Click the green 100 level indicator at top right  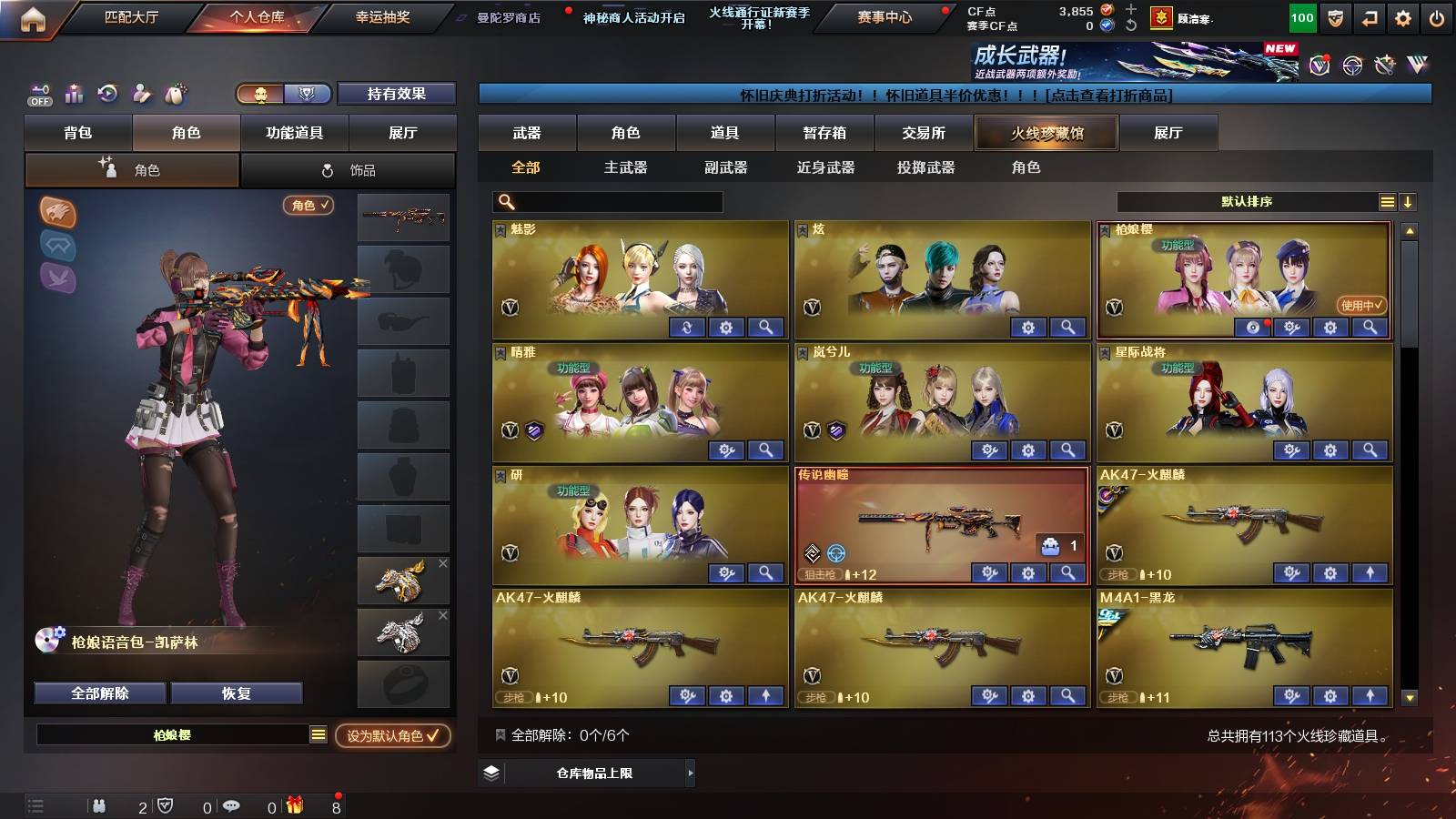(1302, 16)
